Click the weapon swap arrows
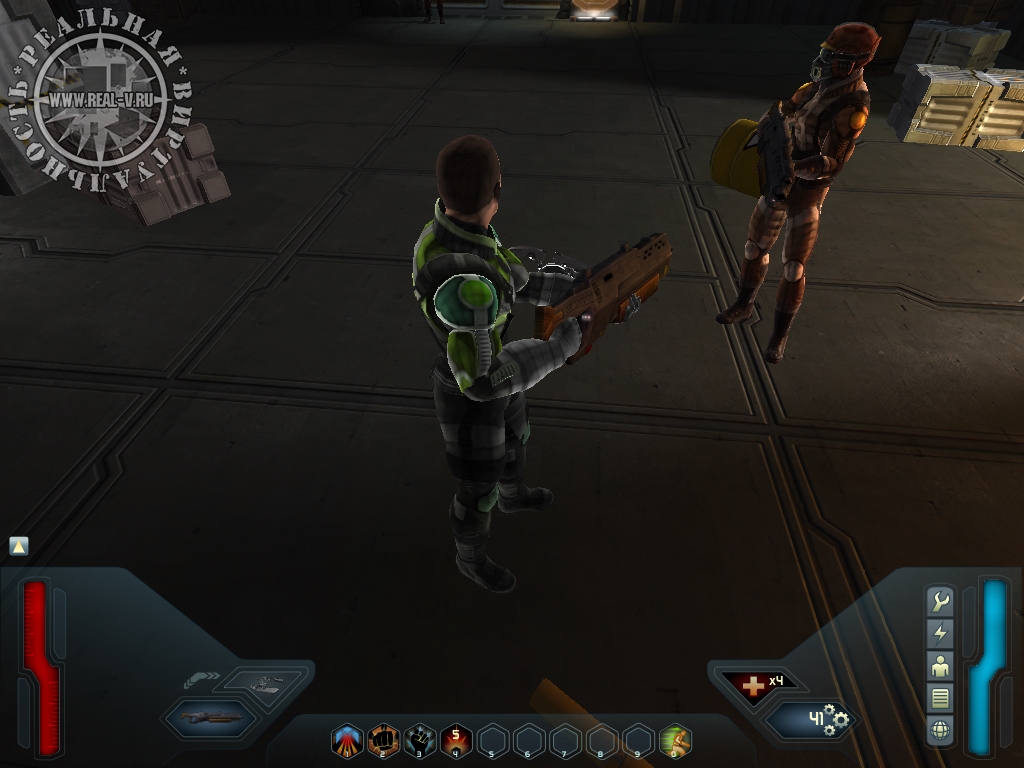The width and height of the screenshot is (1024, 768). tap(202, 679)
